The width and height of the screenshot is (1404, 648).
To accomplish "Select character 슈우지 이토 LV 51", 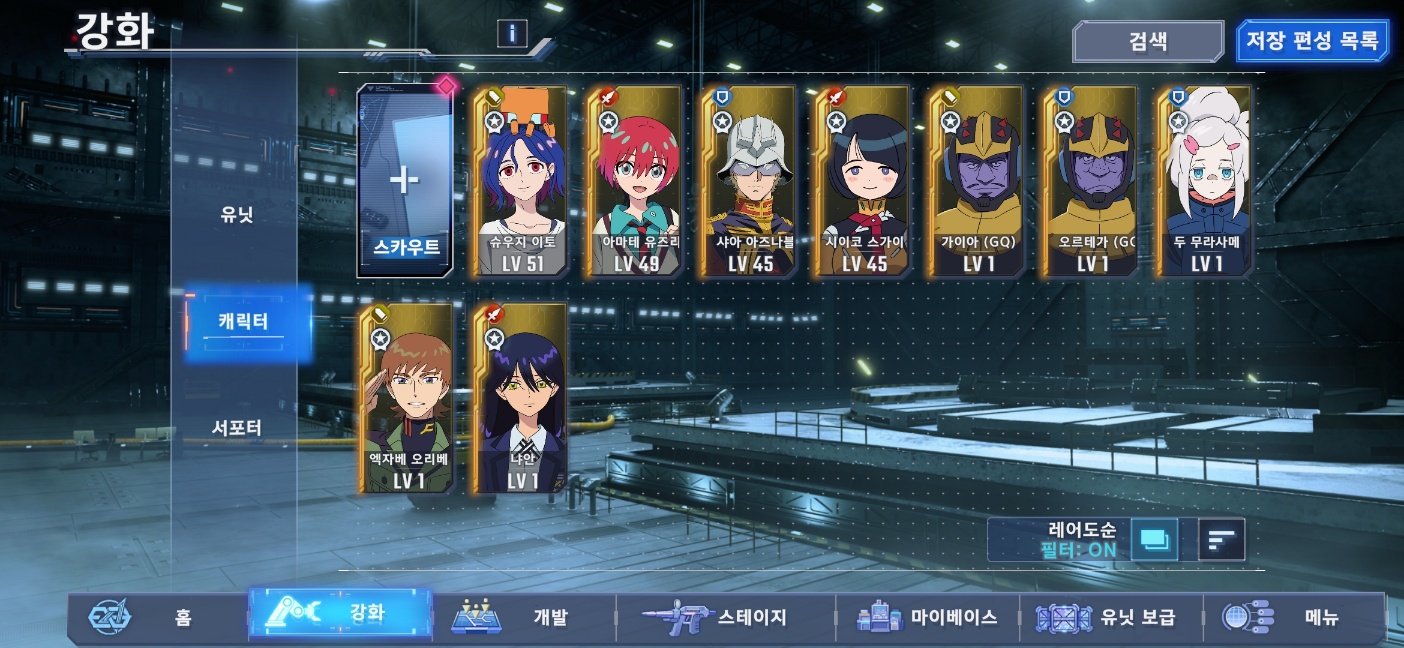I will pos(518,181).
